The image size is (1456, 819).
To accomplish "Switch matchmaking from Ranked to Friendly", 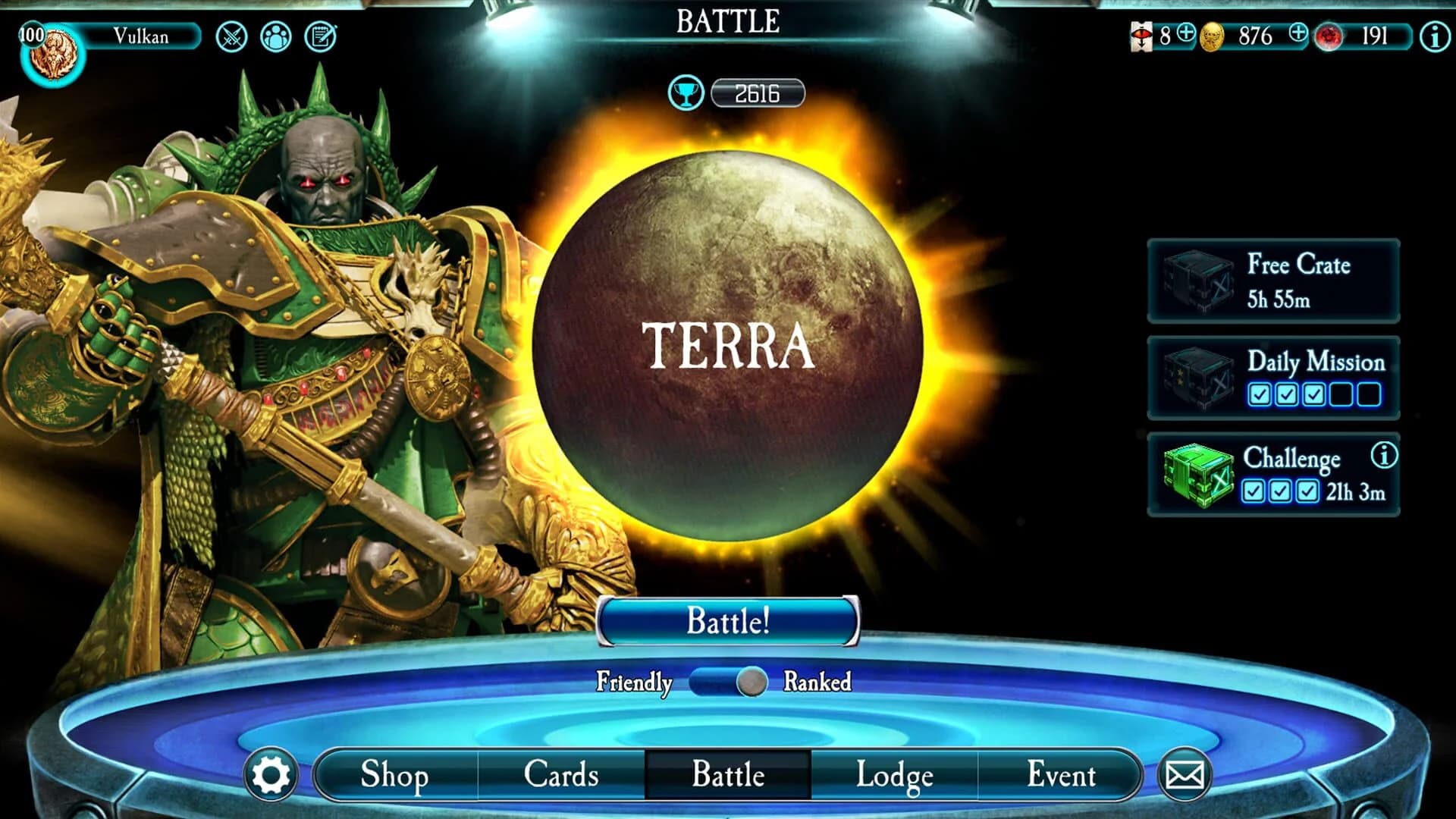I will [x=705, y=682].
